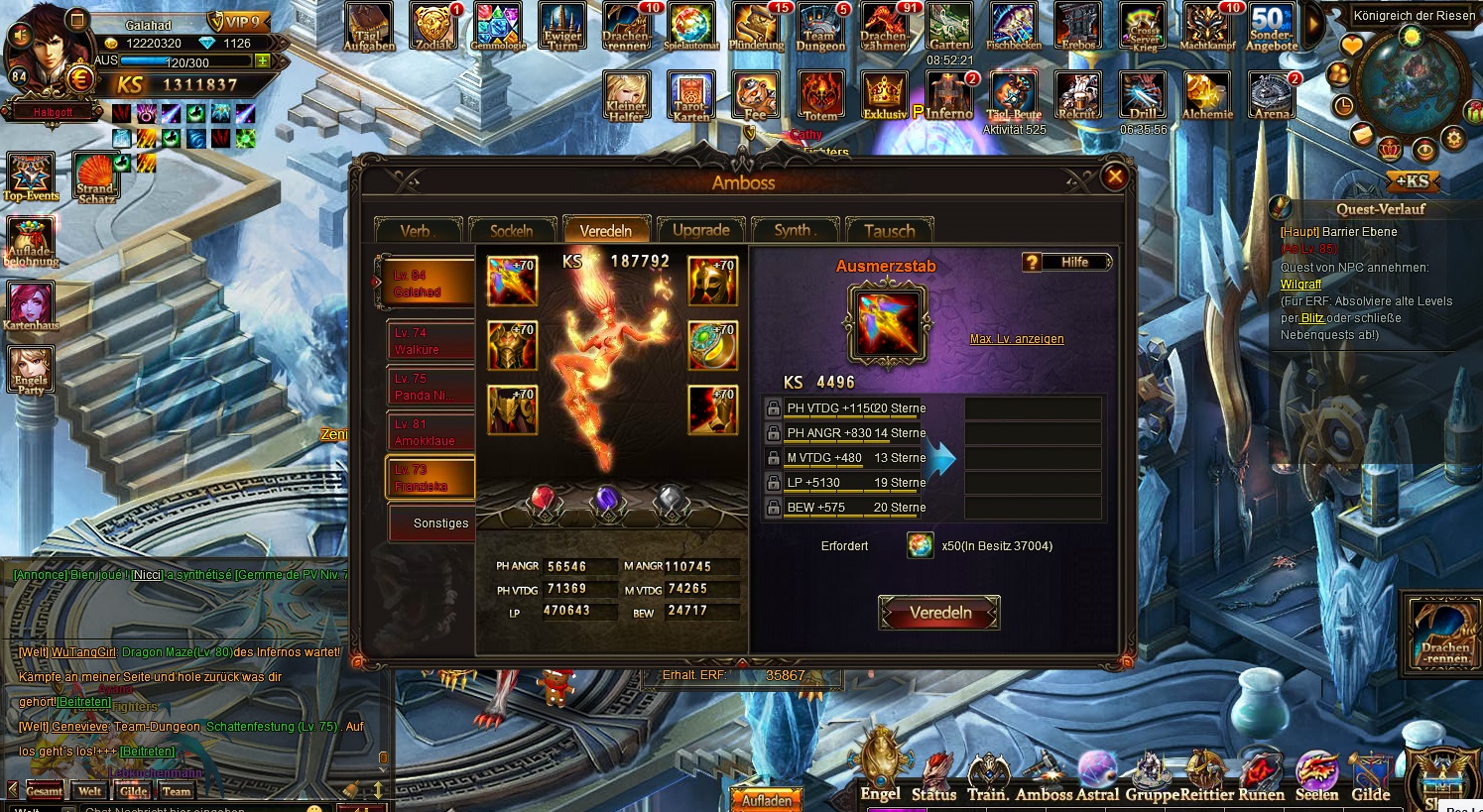Open the Arena icon
Viewport: 1483px width, 812px height.
(x=1272, y=97)
